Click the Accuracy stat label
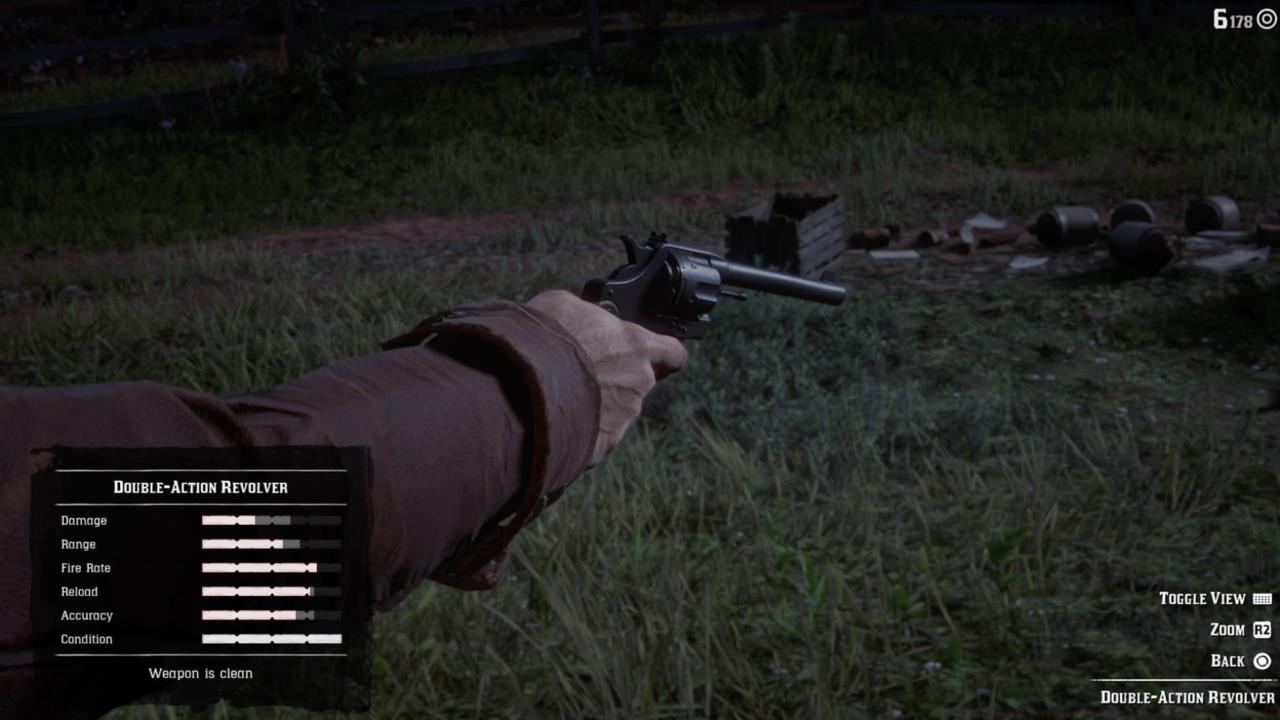This screenshot has height=720, width=1280. tap(86, 615)
